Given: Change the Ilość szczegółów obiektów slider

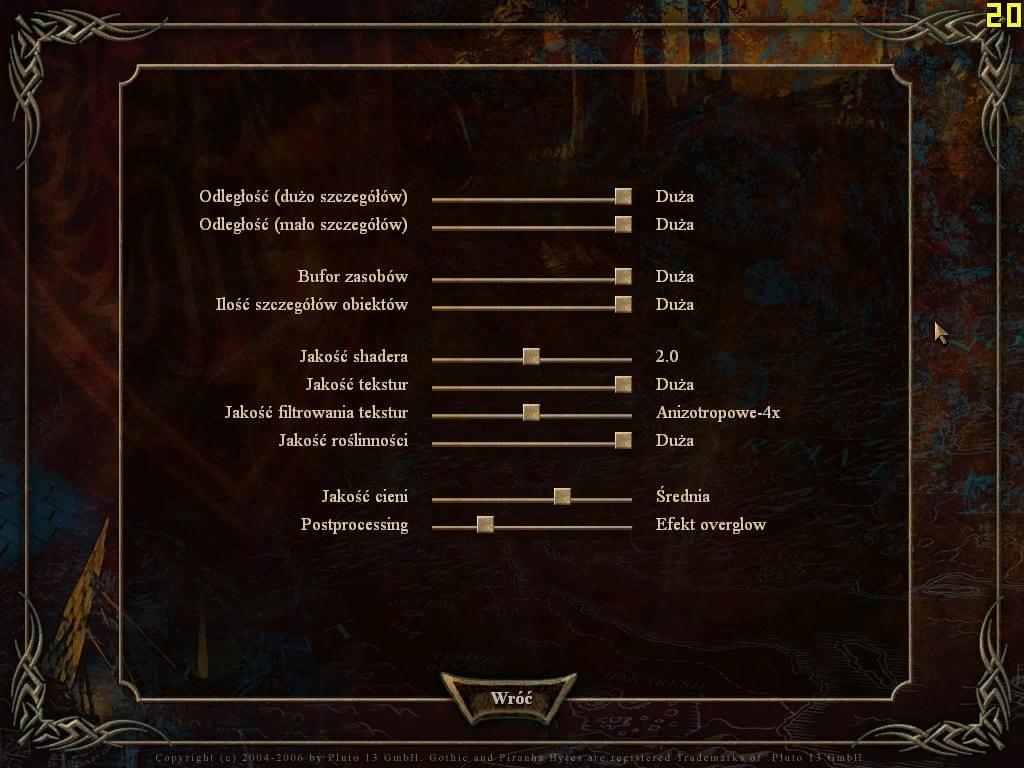Looking at the screenshot, I should point(623,305).
